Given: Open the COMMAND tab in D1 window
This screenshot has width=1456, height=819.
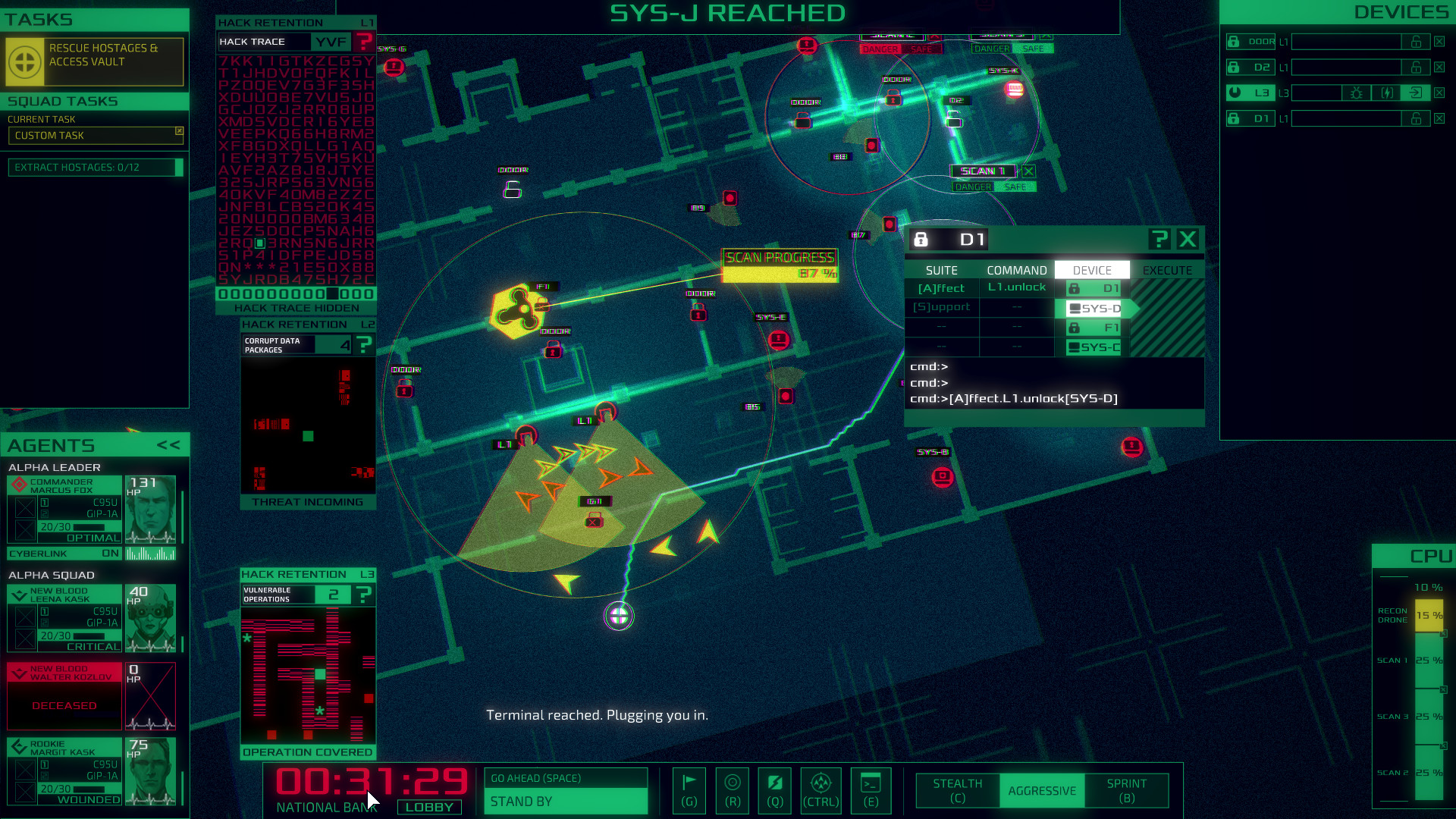Looking at the screenshot, I should pos(1017,270).
